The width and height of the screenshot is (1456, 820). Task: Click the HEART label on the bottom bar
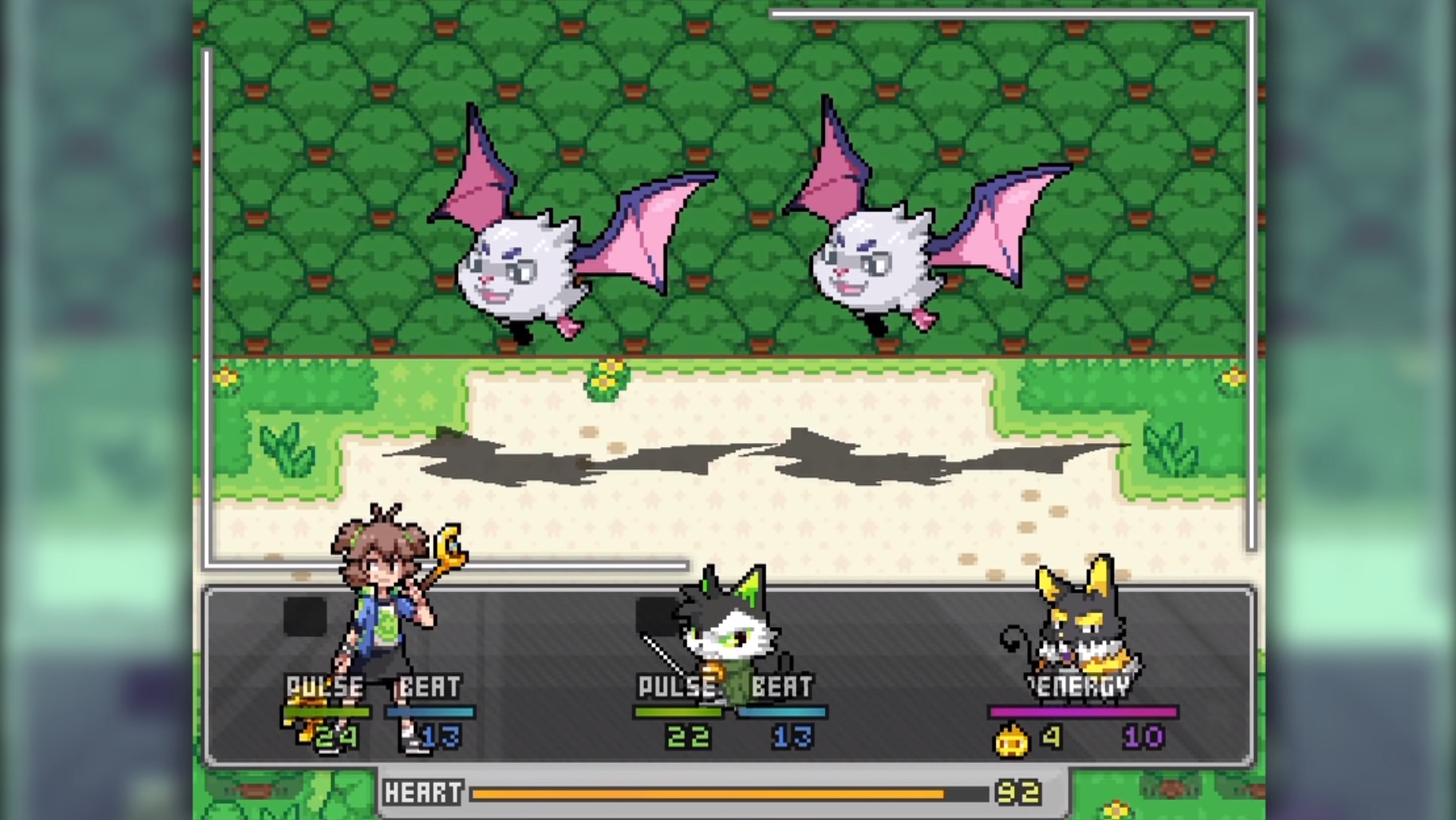(x=422, y=793)
